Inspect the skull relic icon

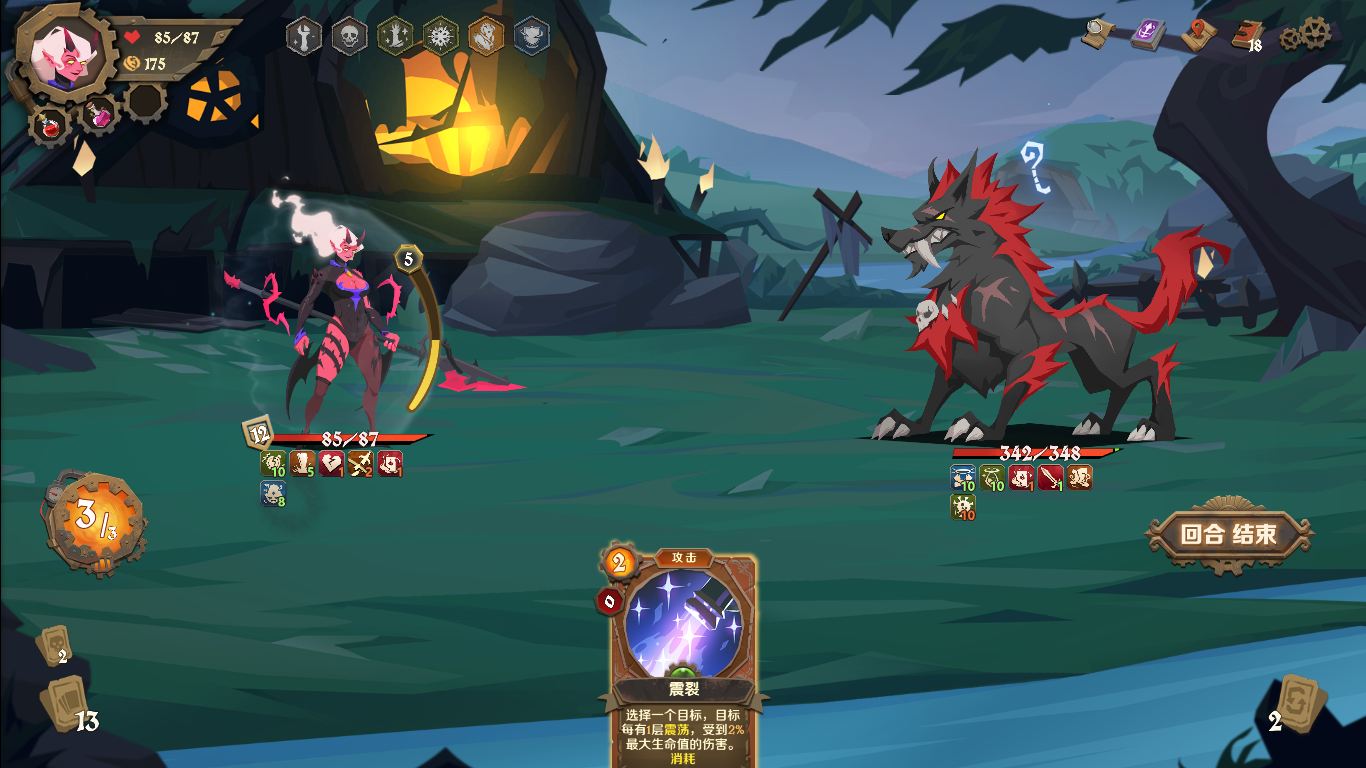point(349,36)
